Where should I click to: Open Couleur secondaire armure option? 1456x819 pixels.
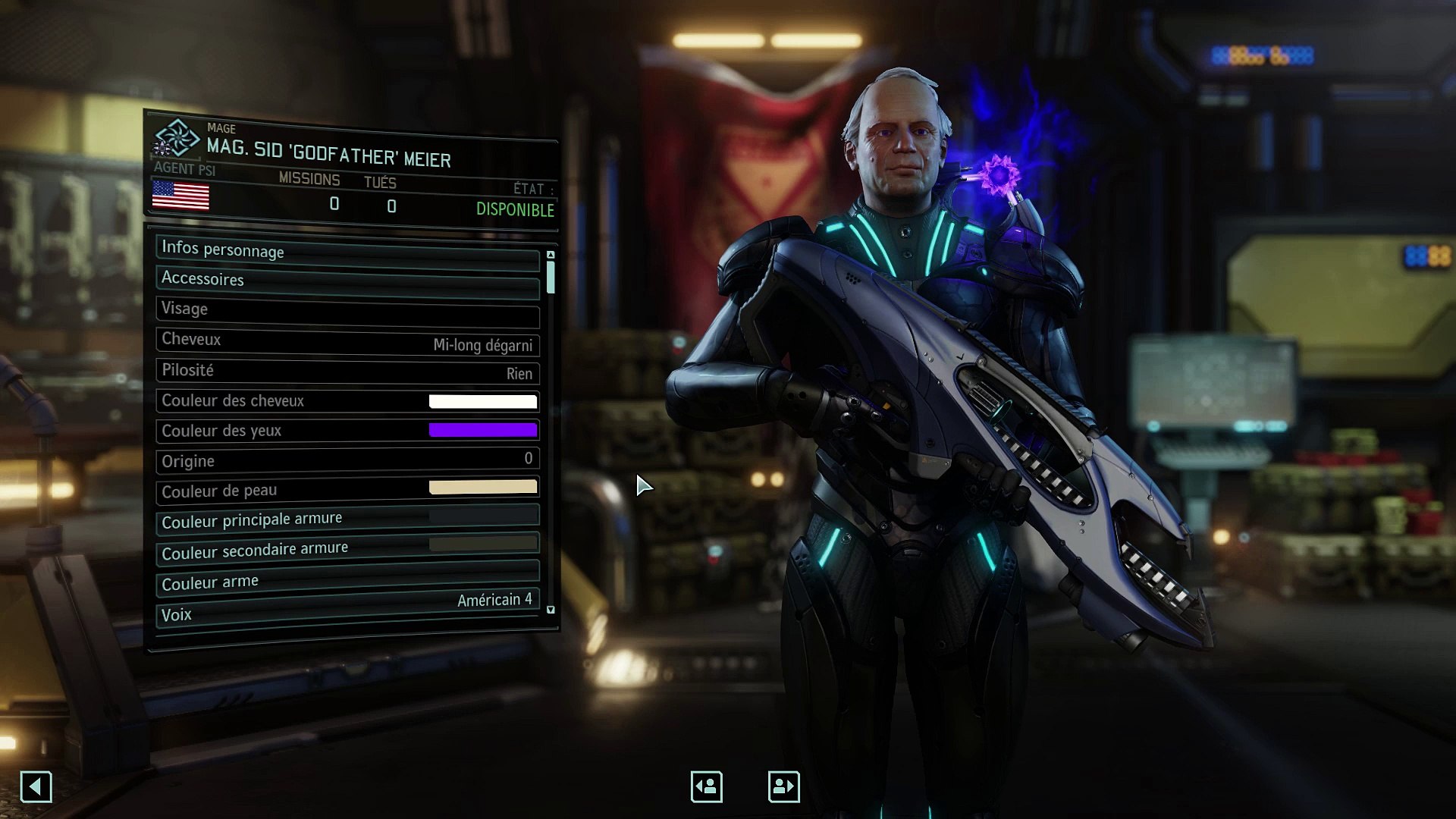point(347,548)
